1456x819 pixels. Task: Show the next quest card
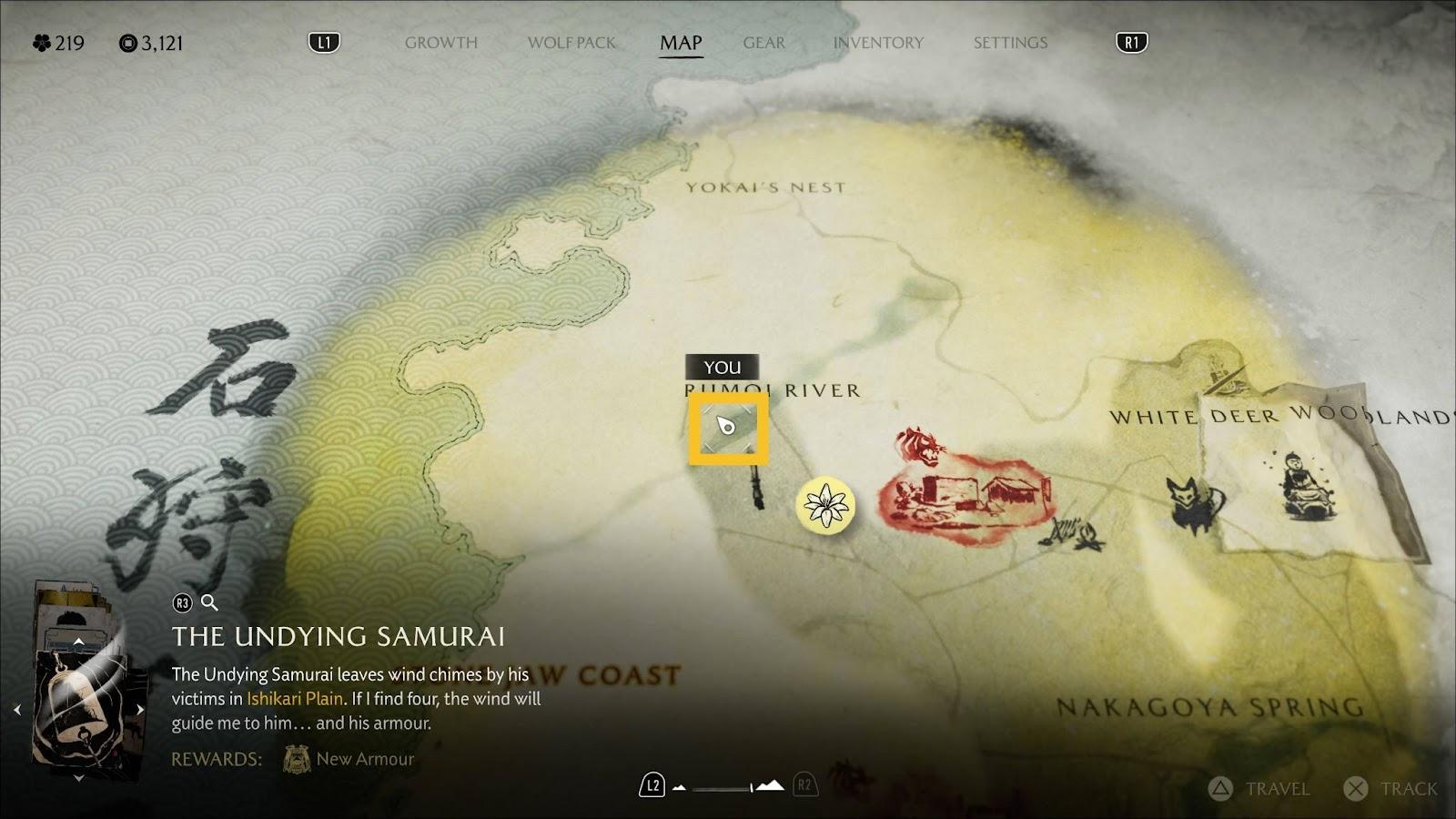point(140,710)
